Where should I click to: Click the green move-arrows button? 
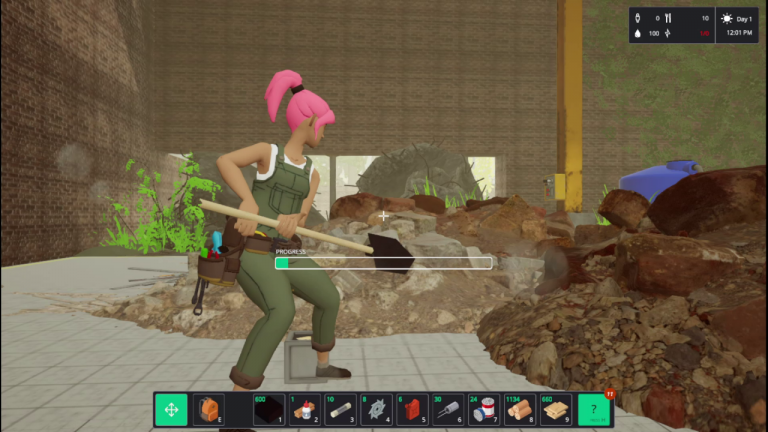pos(171,410)
